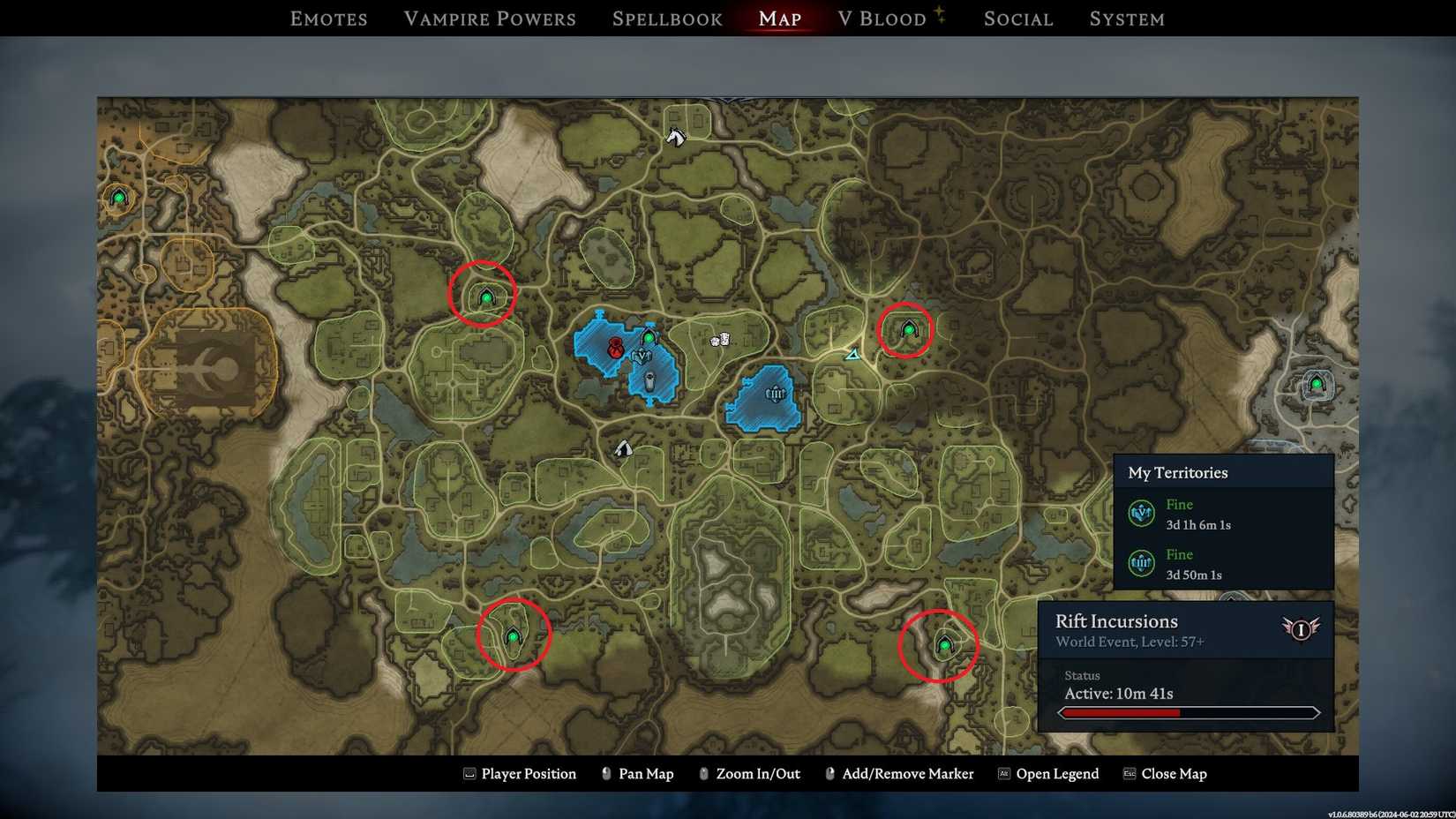Click the Rift Incursions rank I badge
The width and height of the screenshot is (1456, 819).
click(x=1302, y=631)
